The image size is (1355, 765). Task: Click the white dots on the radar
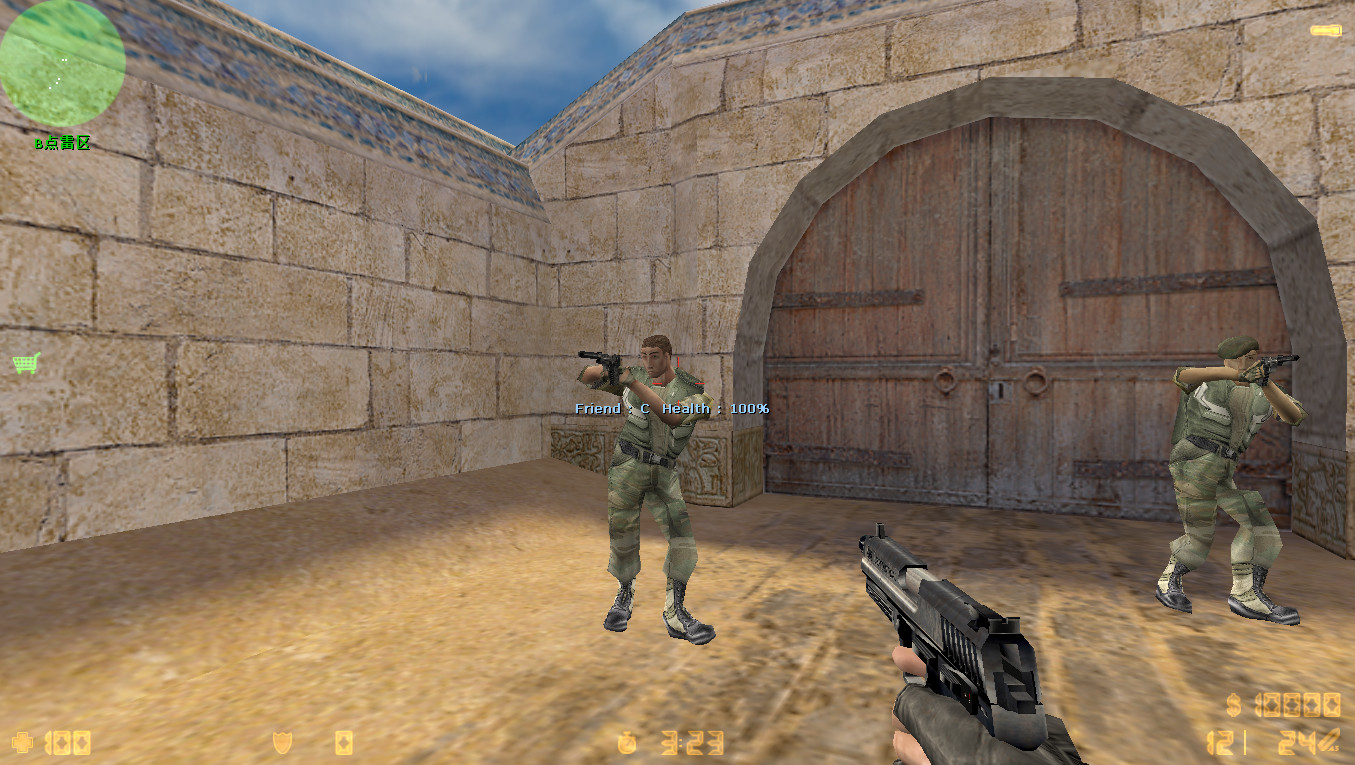[x=62, y=68]
